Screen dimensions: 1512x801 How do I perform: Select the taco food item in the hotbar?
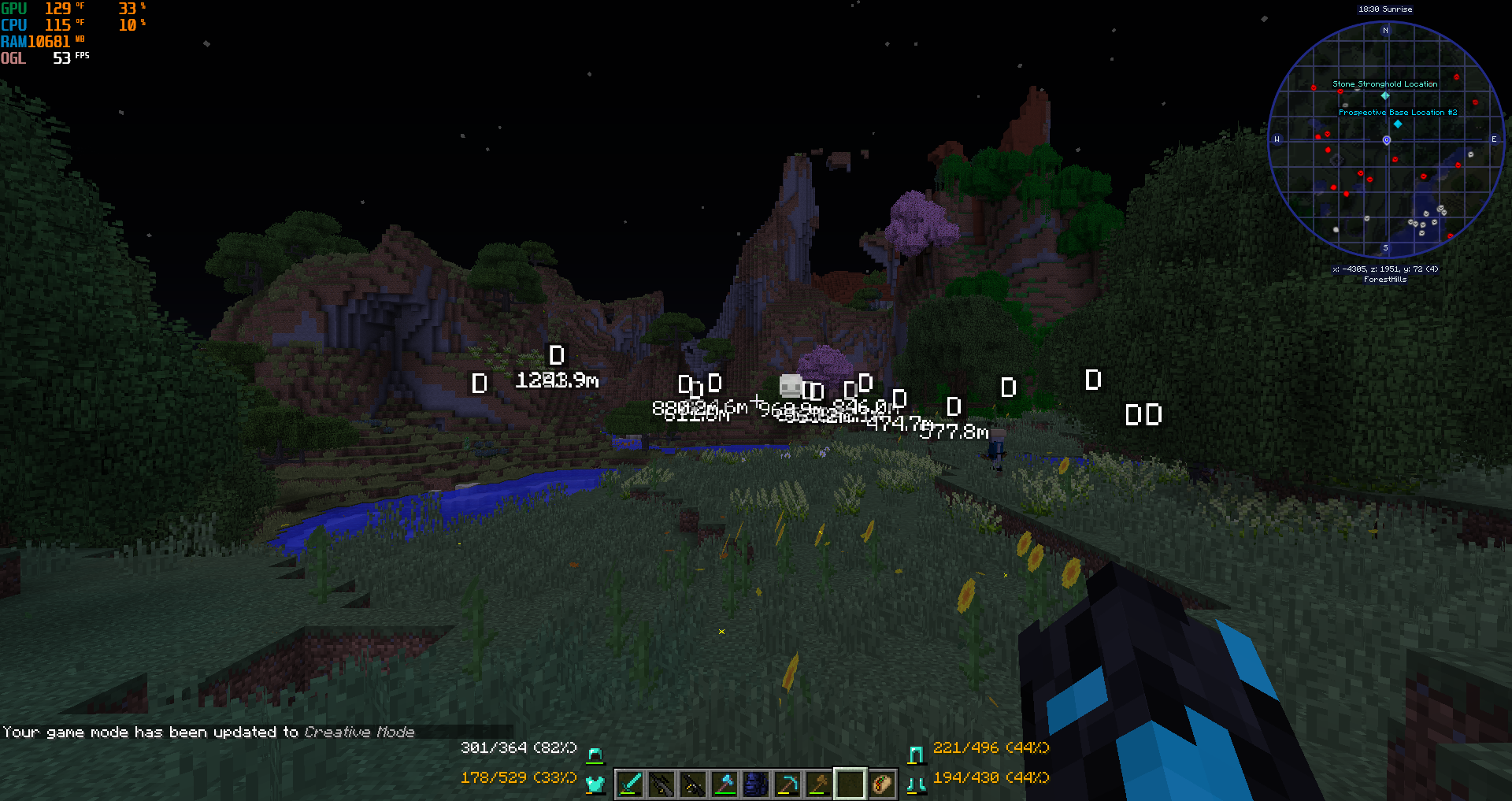click(884, 783)
